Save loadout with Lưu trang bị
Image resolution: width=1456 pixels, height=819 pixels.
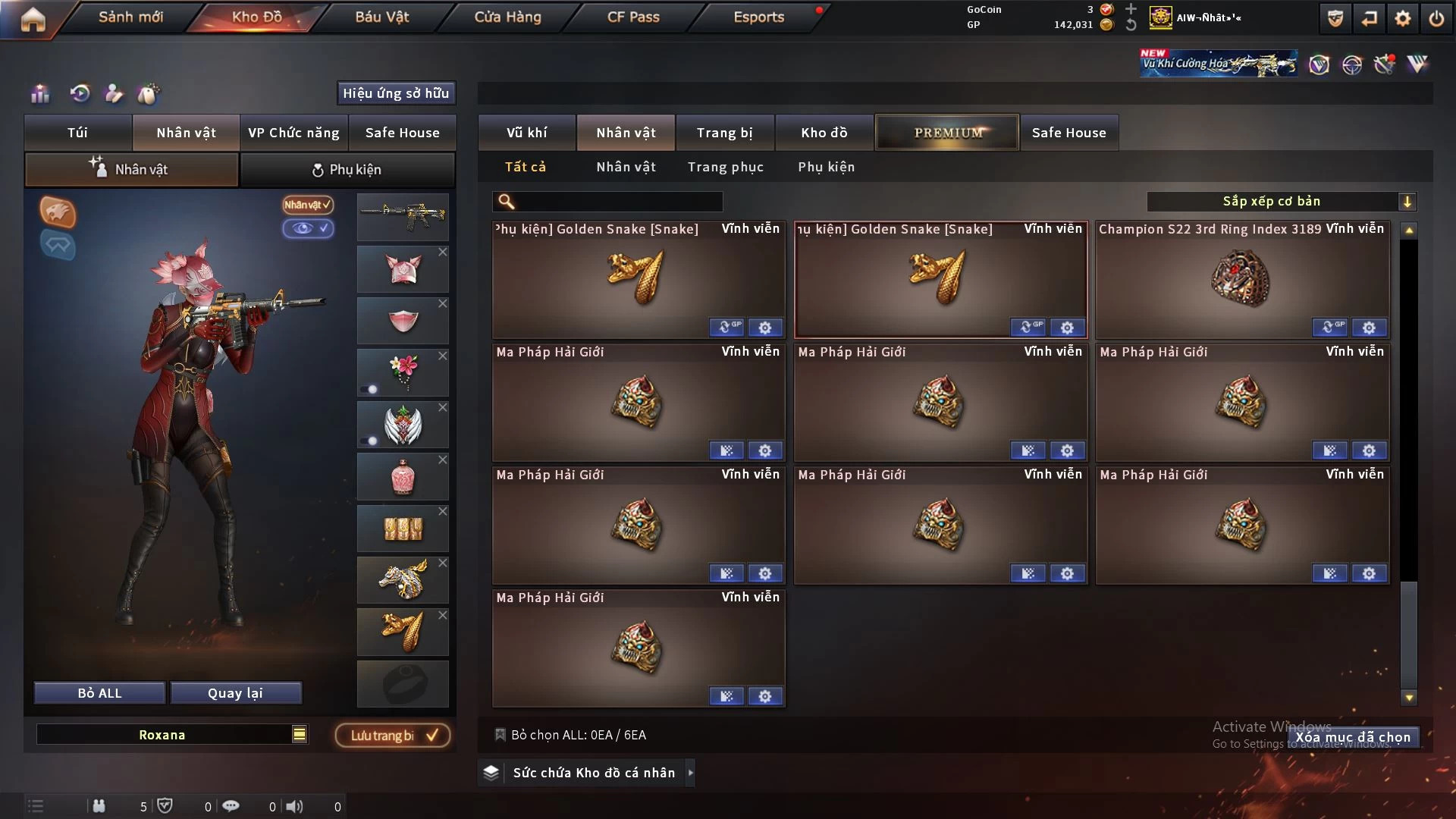(393, 736)
